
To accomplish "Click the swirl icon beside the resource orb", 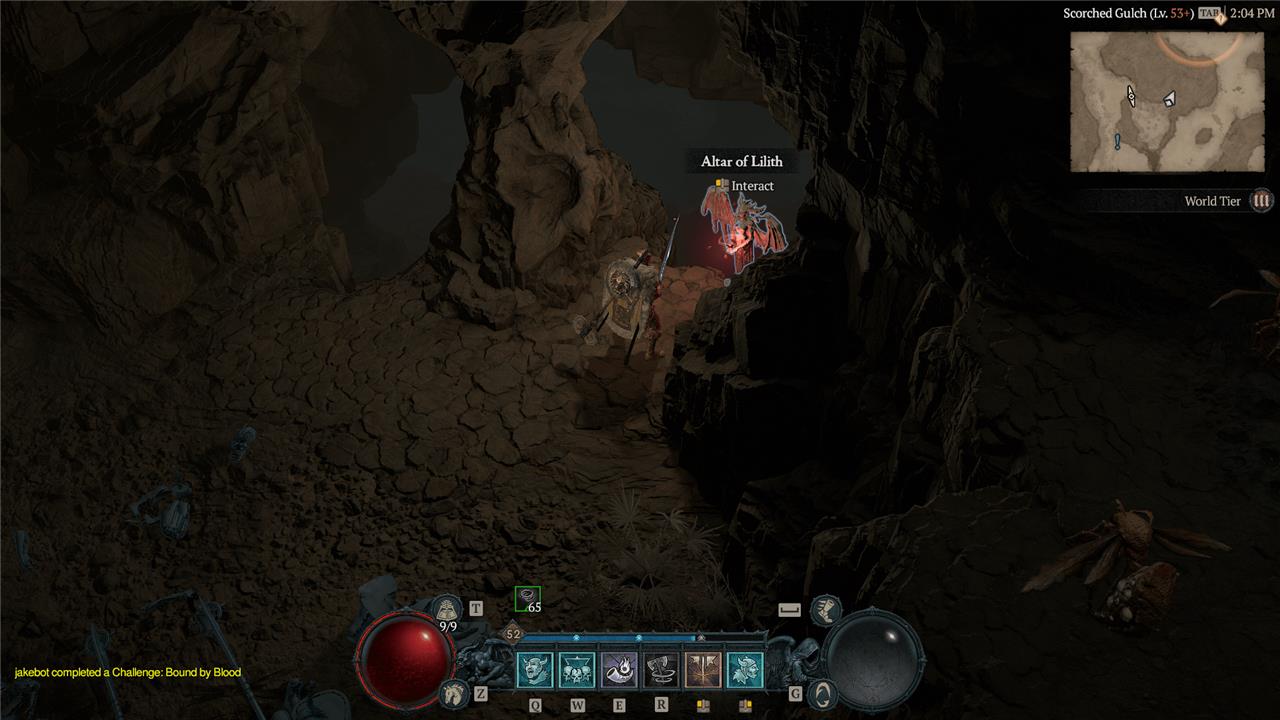I will pos(821,692).
